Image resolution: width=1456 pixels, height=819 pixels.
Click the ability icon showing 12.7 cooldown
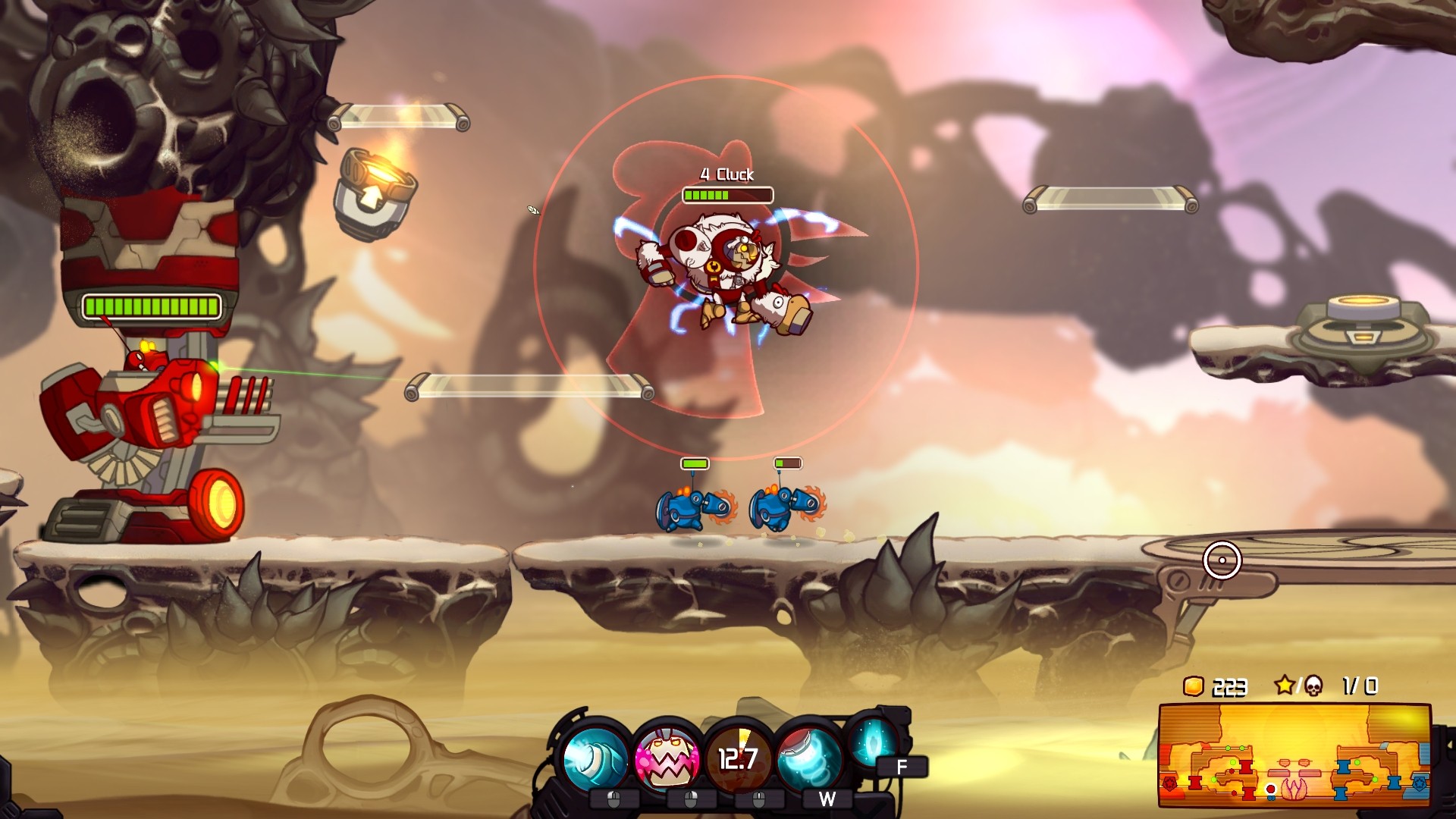pos(737,758)
